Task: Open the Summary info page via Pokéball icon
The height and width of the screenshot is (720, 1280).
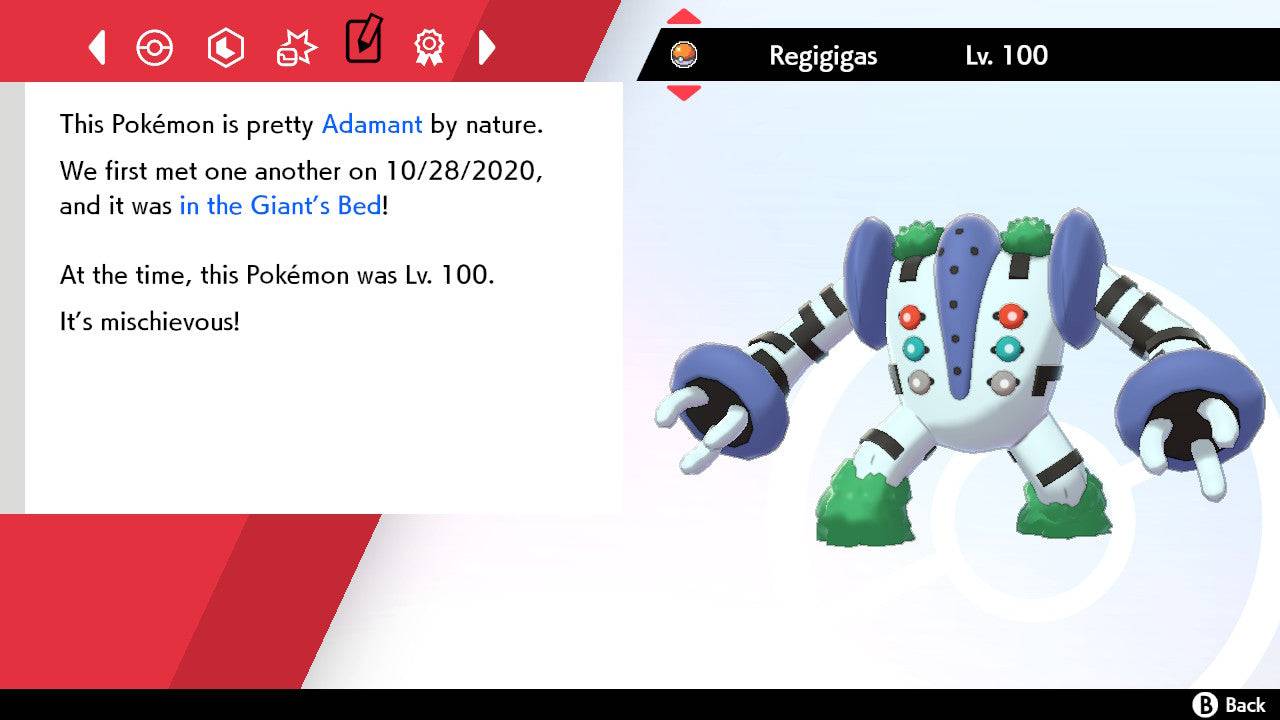Action: 155,46
